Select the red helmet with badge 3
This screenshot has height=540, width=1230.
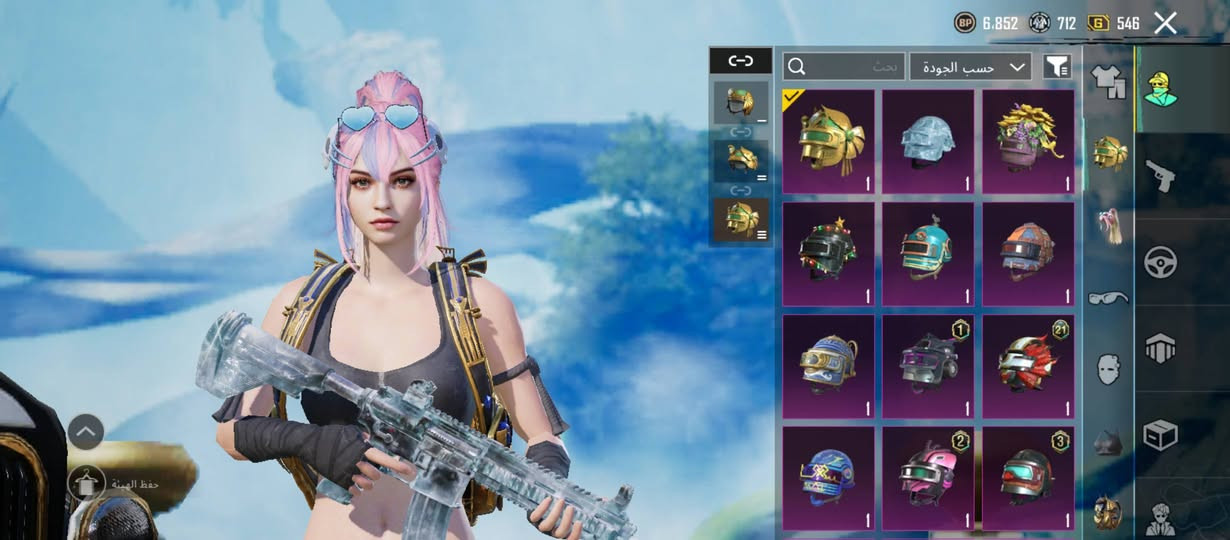[1028, 478]
